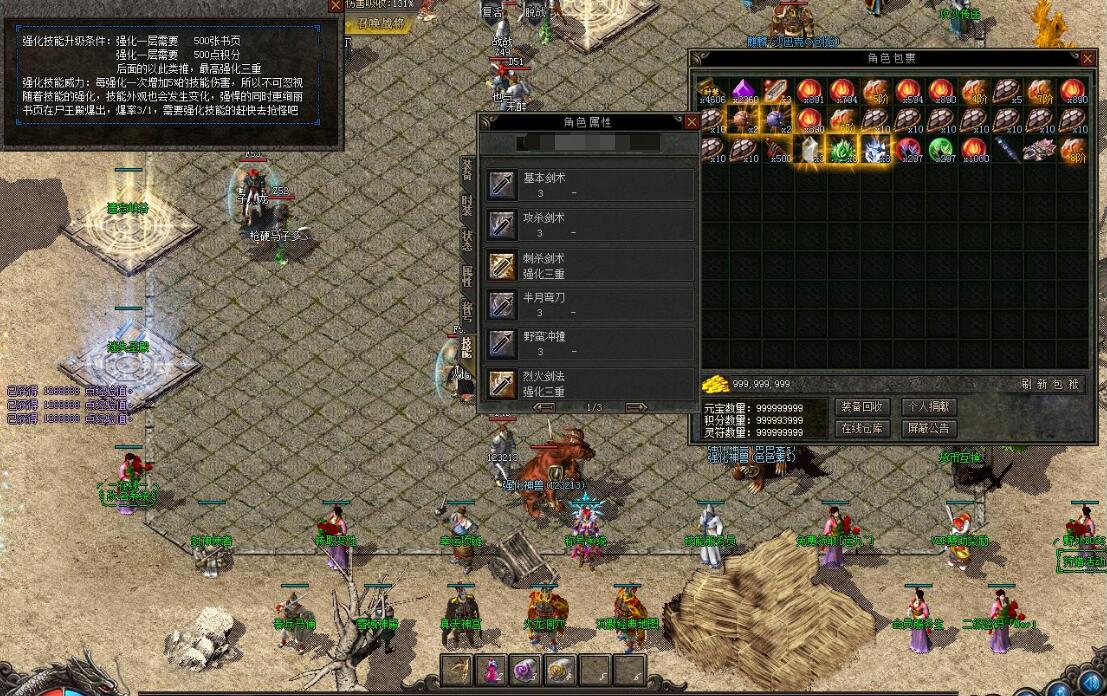The width and height of the screenshot is (1107, 696).
Task: Switch to the 装备 equipment tab
Action: (x=467, y=170)
